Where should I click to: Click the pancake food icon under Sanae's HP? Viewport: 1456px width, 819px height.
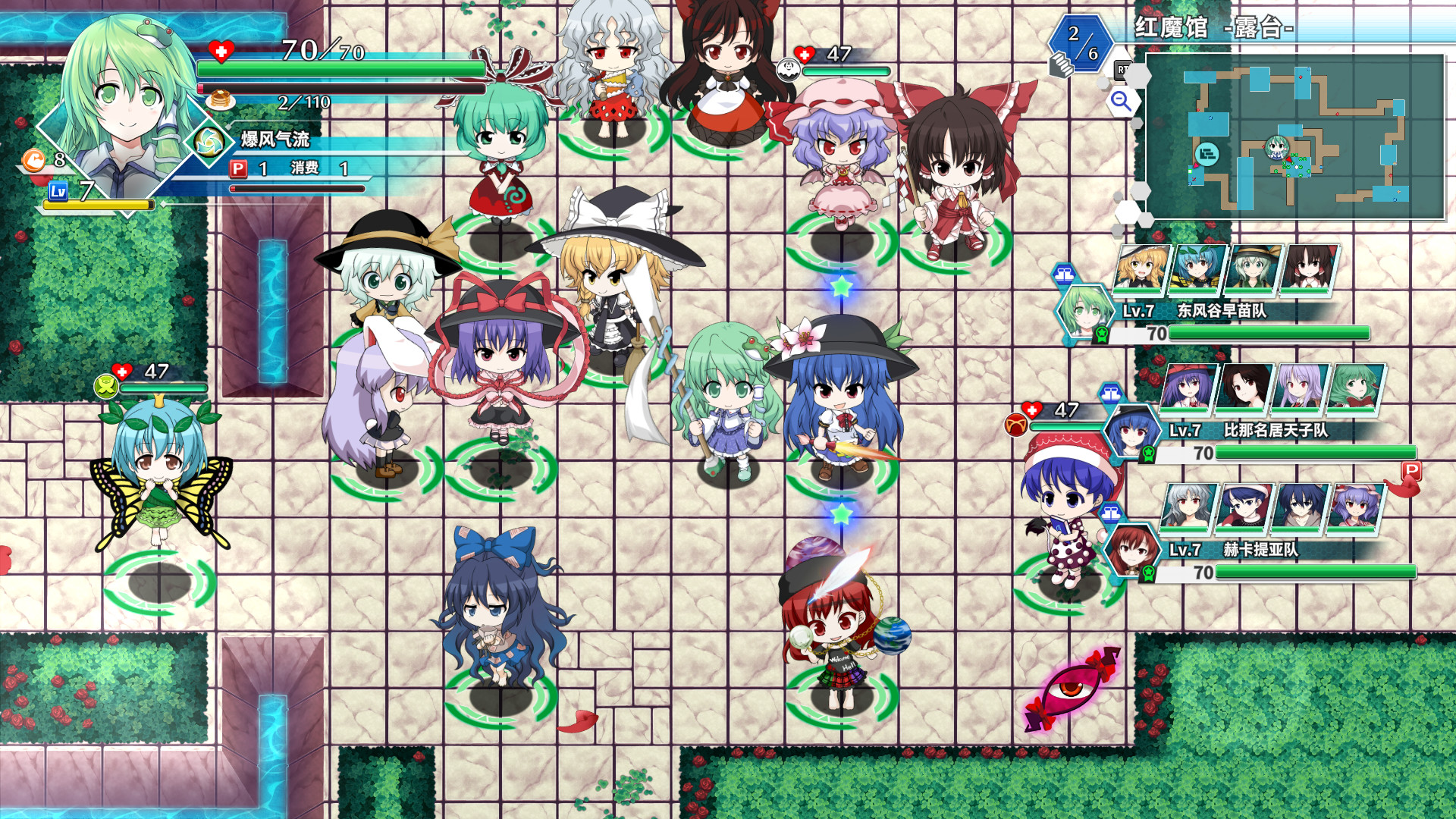[220, 99]
